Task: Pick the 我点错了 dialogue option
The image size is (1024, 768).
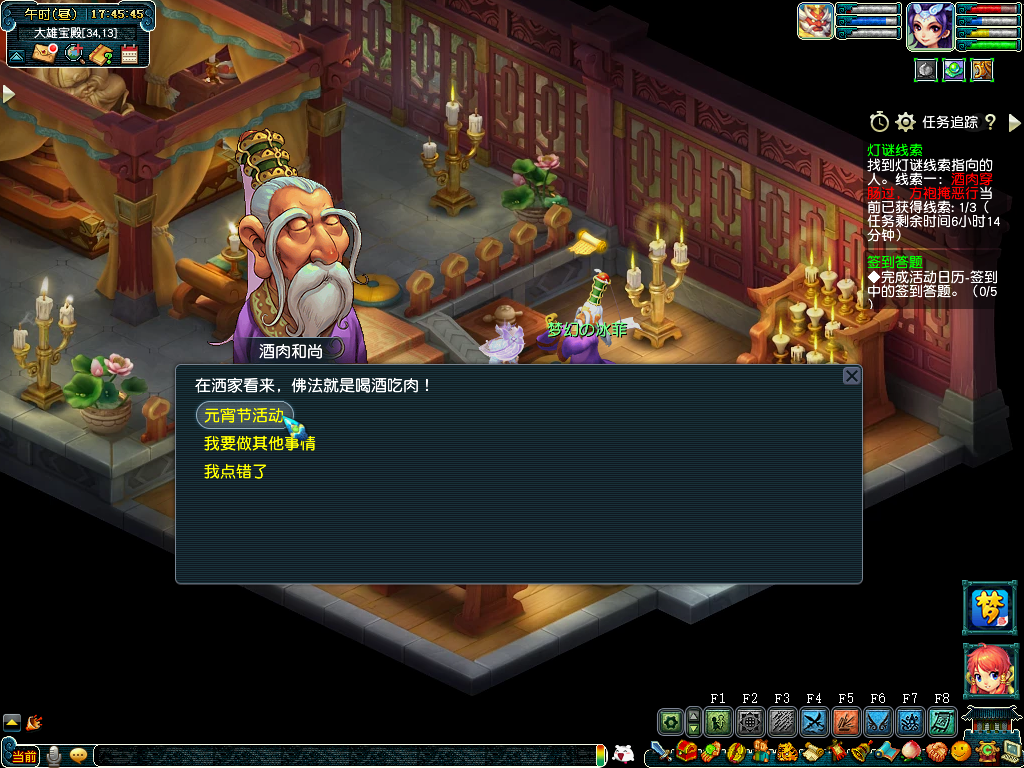Action: point(236,471)
